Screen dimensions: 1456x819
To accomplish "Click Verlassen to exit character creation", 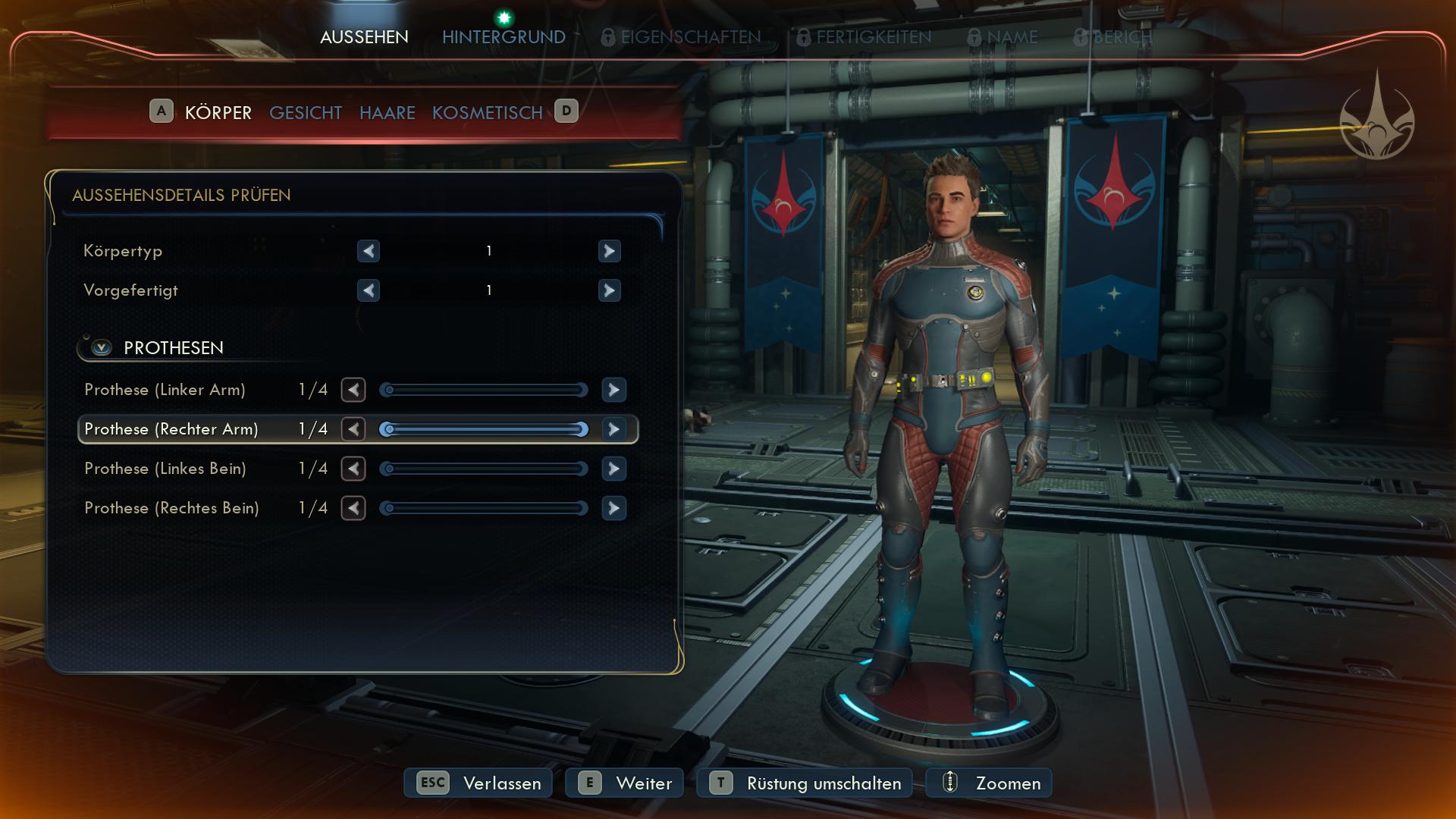I will click(x=479, y=783).
